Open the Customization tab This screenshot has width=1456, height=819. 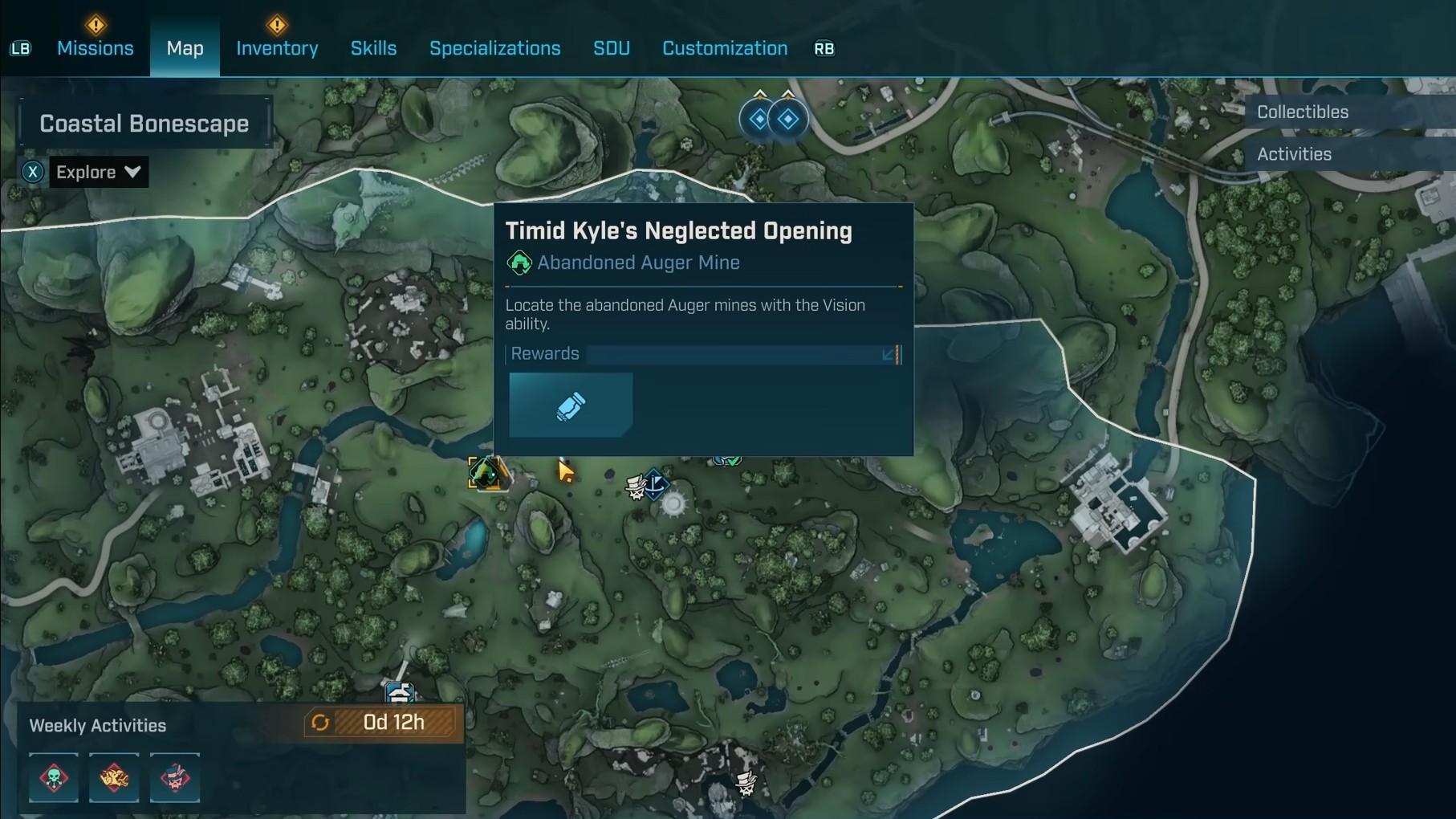[x=724, y=48]
